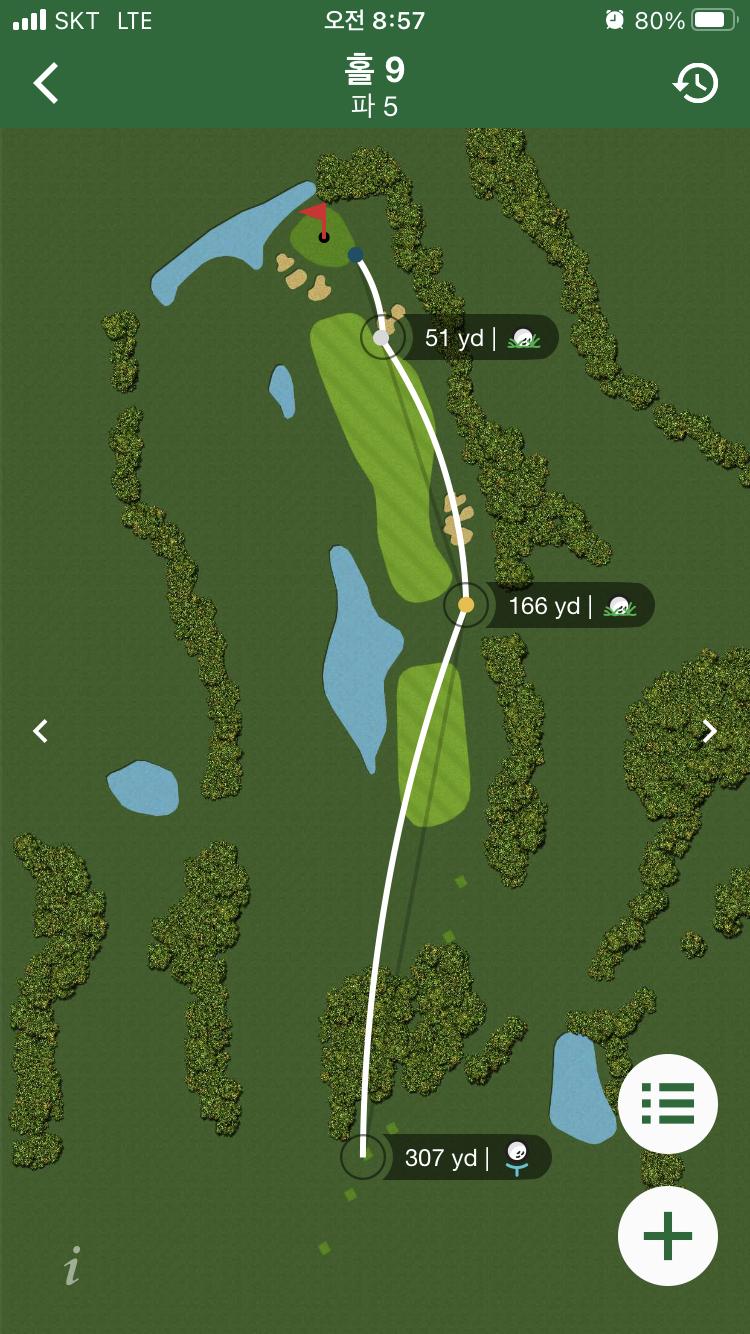Select the 307 yd tee shot label
This screenshot has height=1334, width=750.
[464, 1158]
